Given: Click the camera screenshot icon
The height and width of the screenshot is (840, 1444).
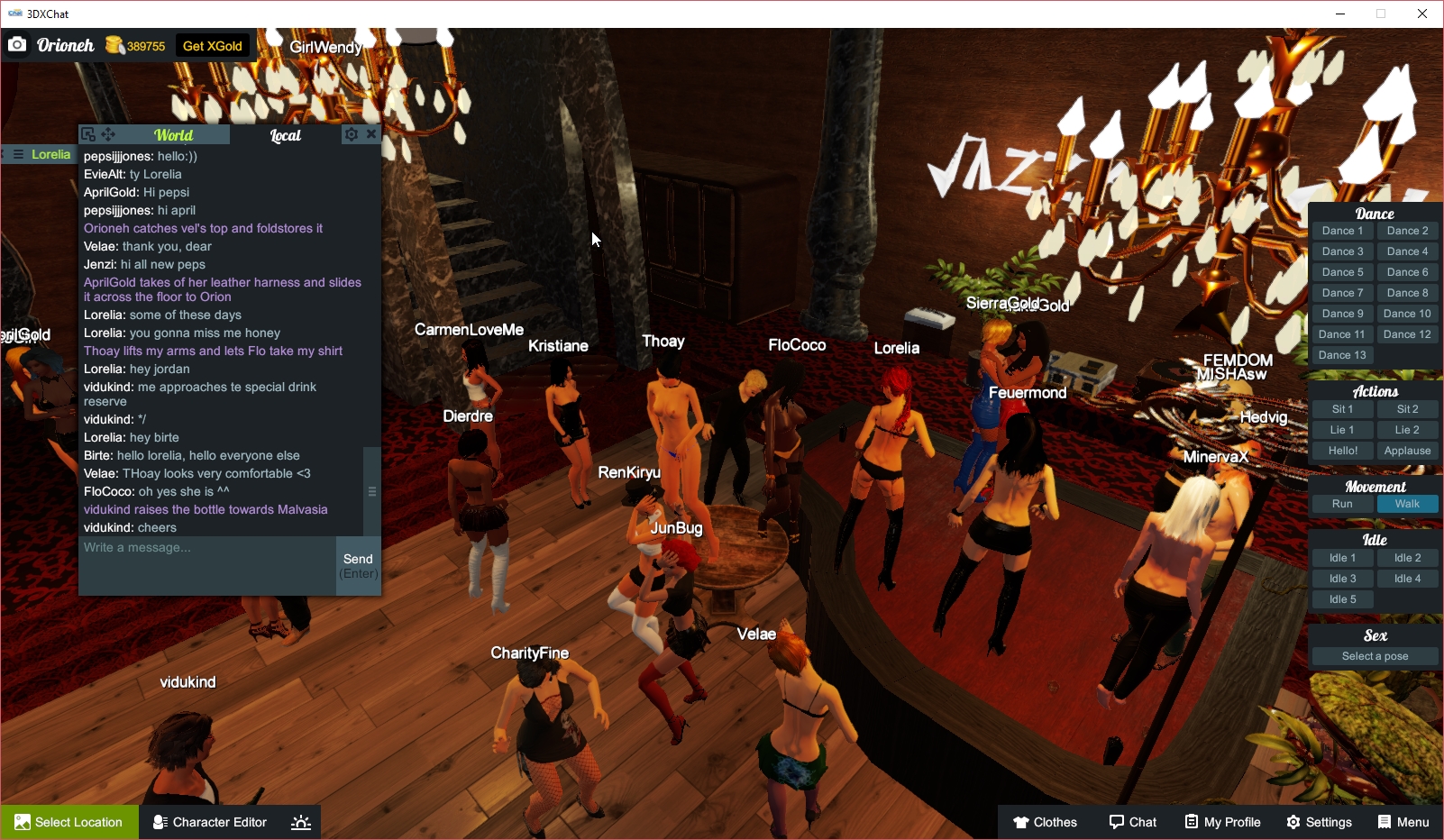Looking at the screenshot, I should pos(17,44).
